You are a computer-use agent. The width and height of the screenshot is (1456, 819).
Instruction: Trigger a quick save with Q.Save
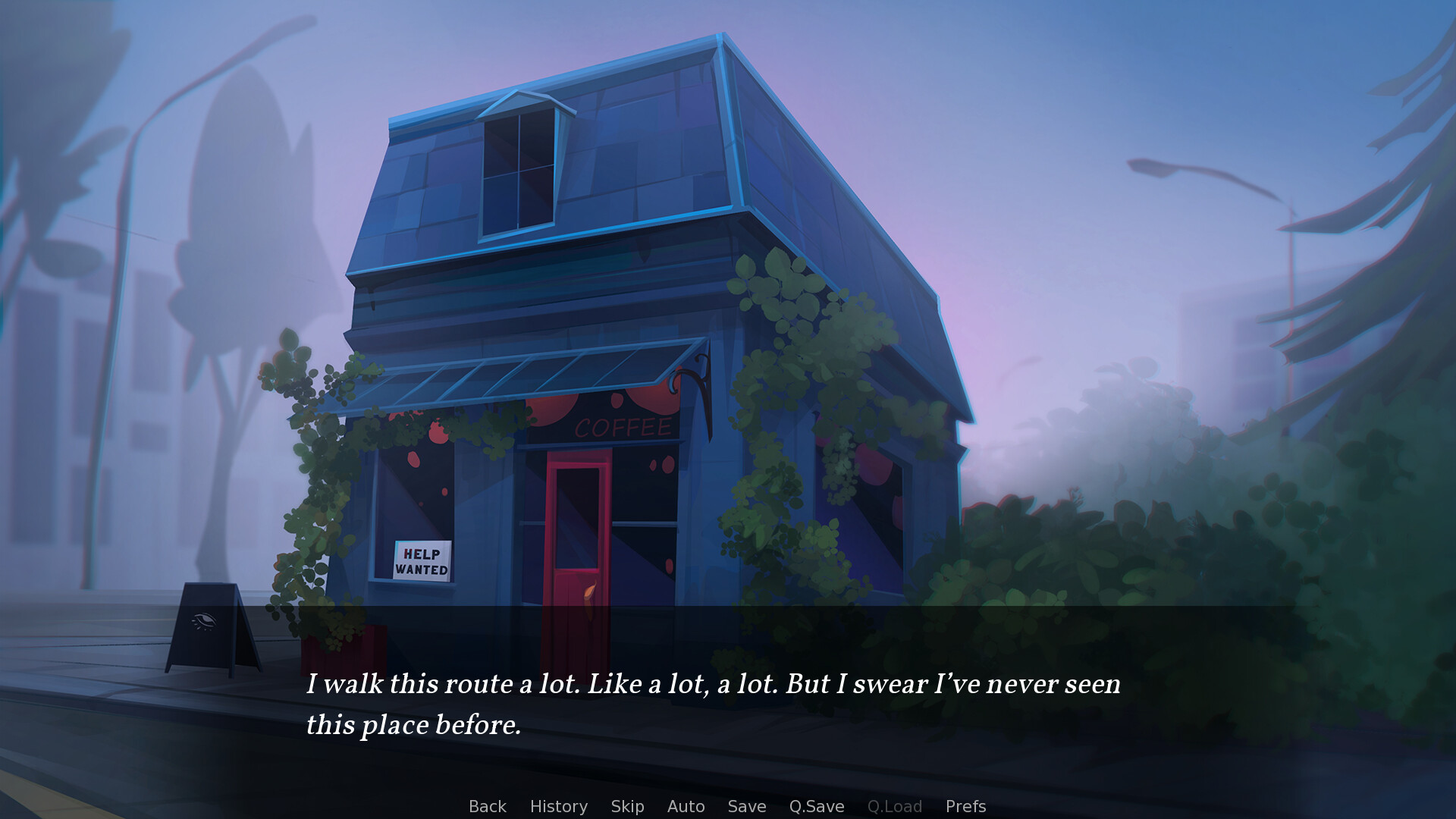[815, 806]
